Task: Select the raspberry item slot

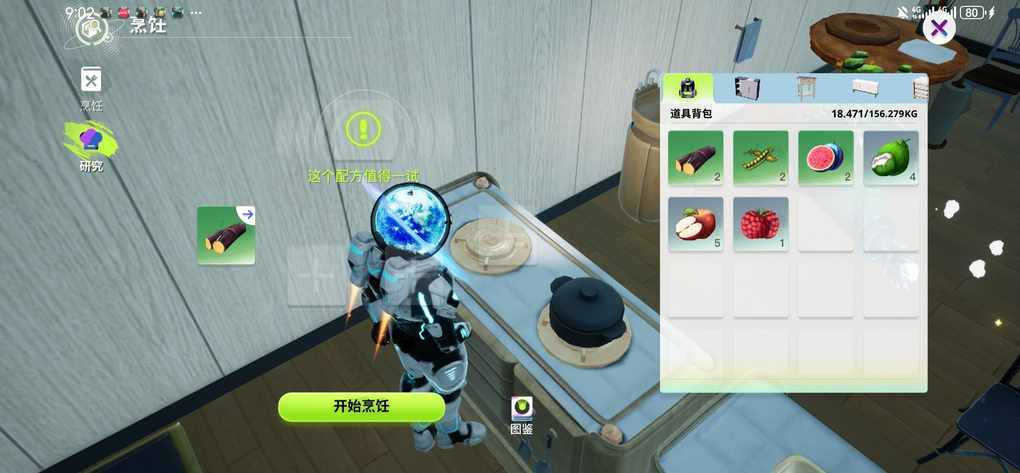Action: 760,224
